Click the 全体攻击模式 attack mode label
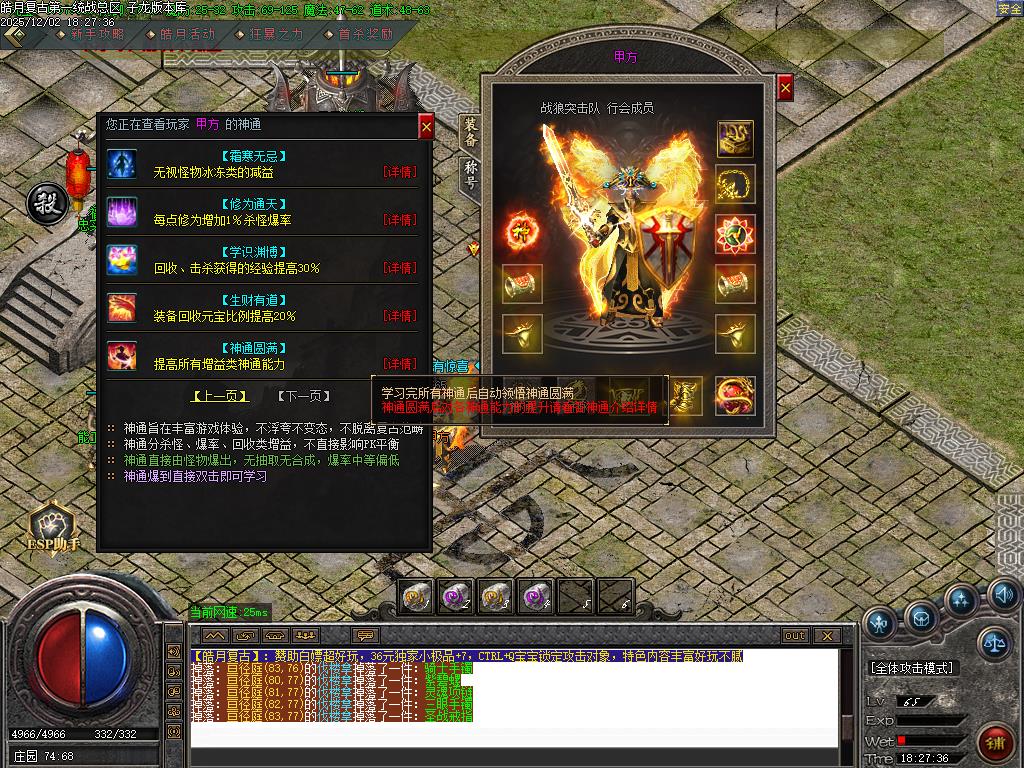This screenshot has width=1024, height=768. pos(912,667)
